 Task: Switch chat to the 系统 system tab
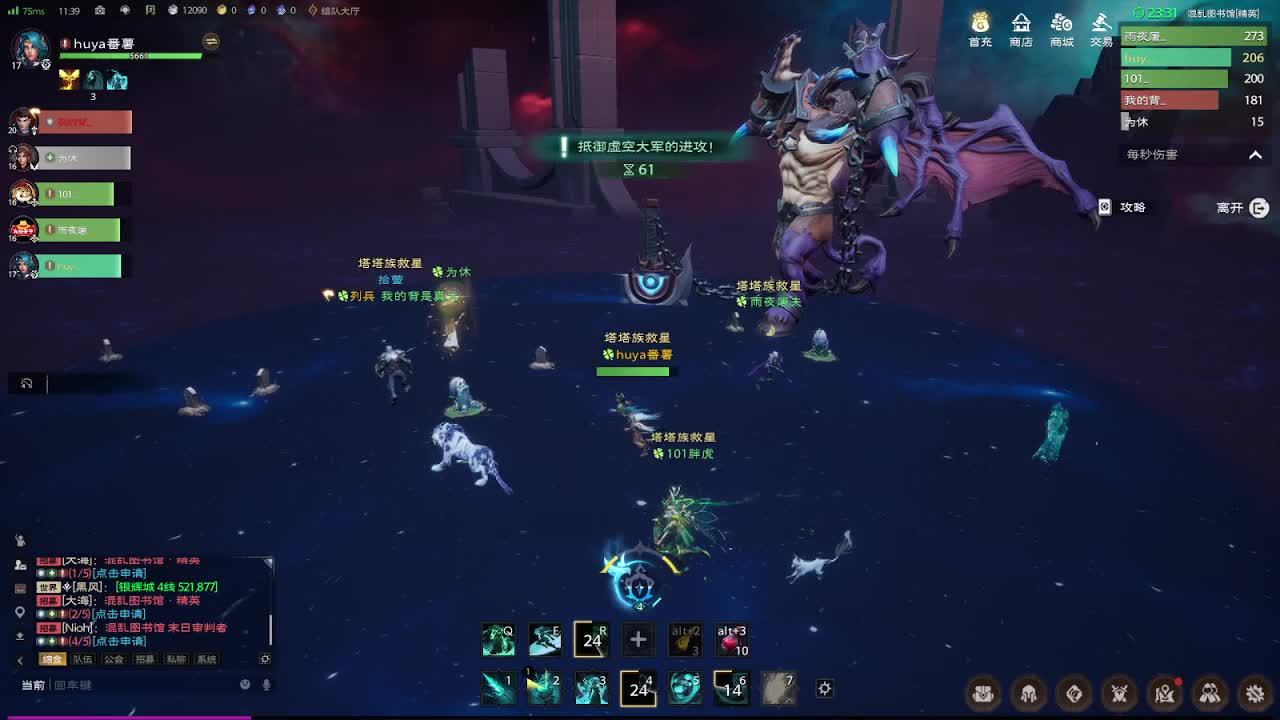(206, 660)
